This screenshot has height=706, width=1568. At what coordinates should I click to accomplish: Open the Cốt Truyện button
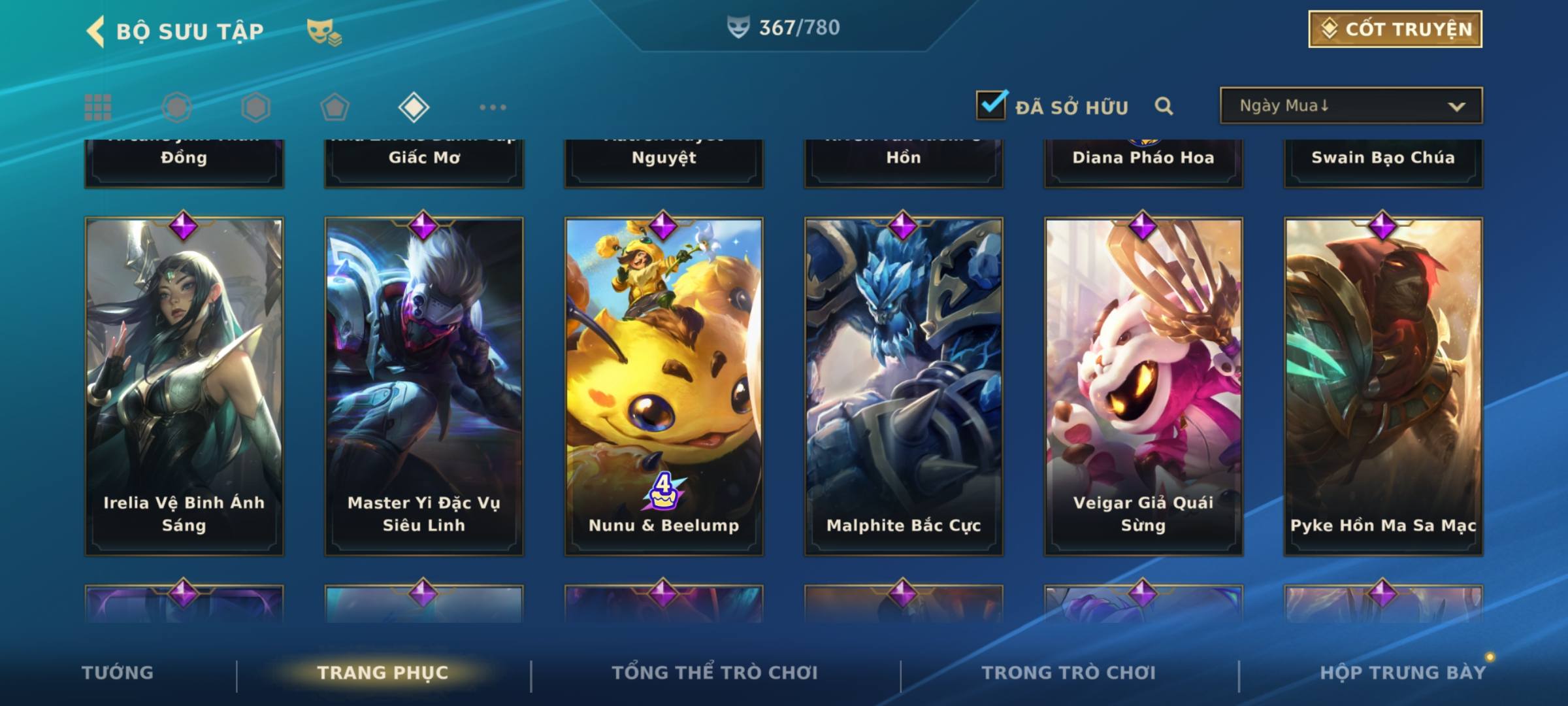pyautogui.click(x=1395, y=29)
